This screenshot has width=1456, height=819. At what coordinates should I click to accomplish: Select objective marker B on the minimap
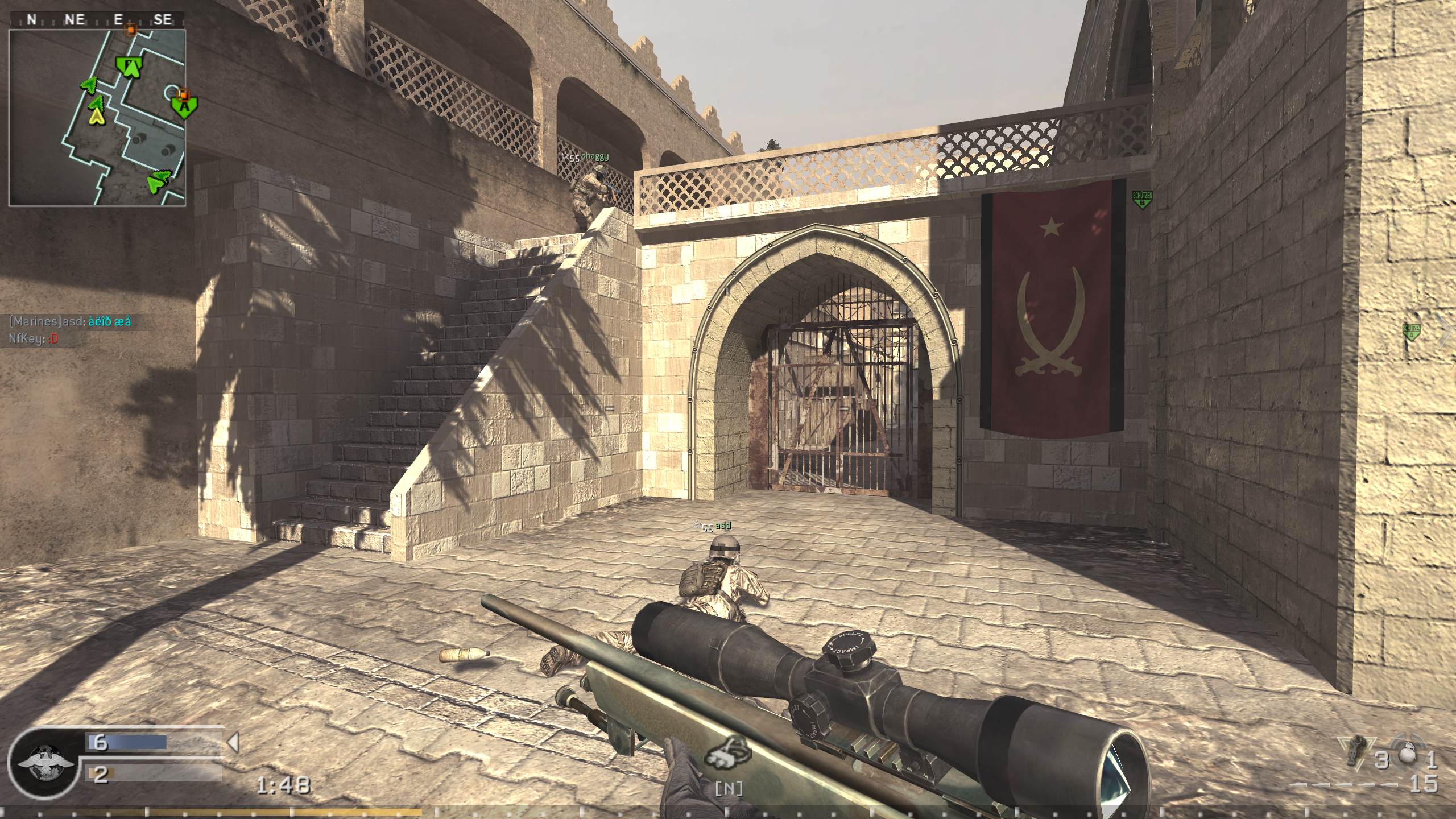[130, 67]
